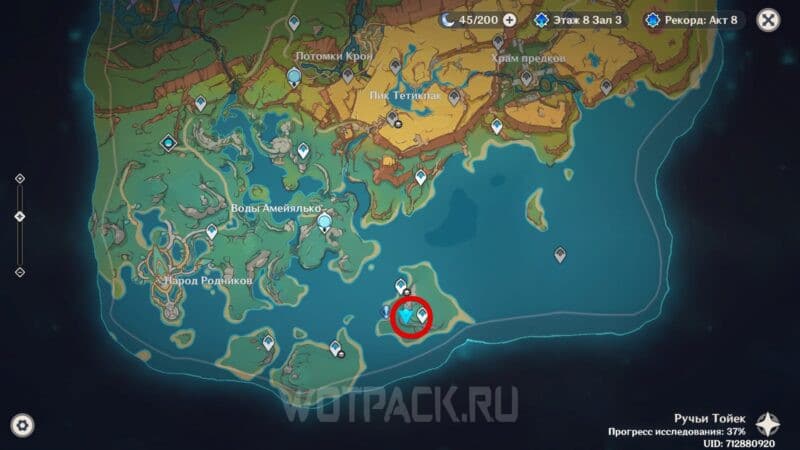Select the blue player arrow inside the red circle
The height and width of the screenshot is (450, 800).
click(406, 318)
